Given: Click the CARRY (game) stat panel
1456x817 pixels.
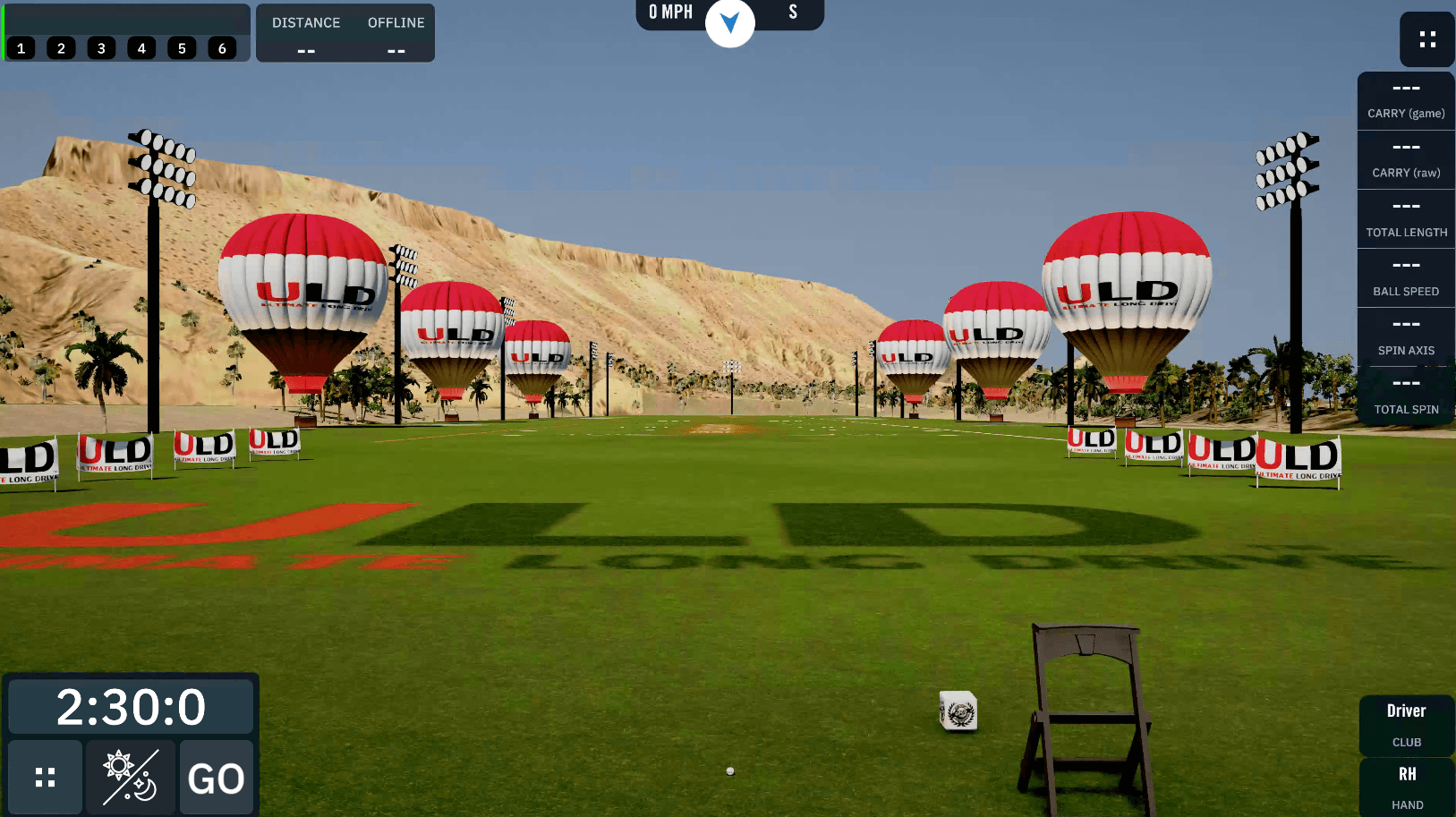Looking at the screenshot, I should pyautogui.click(x=1405, y=98).
